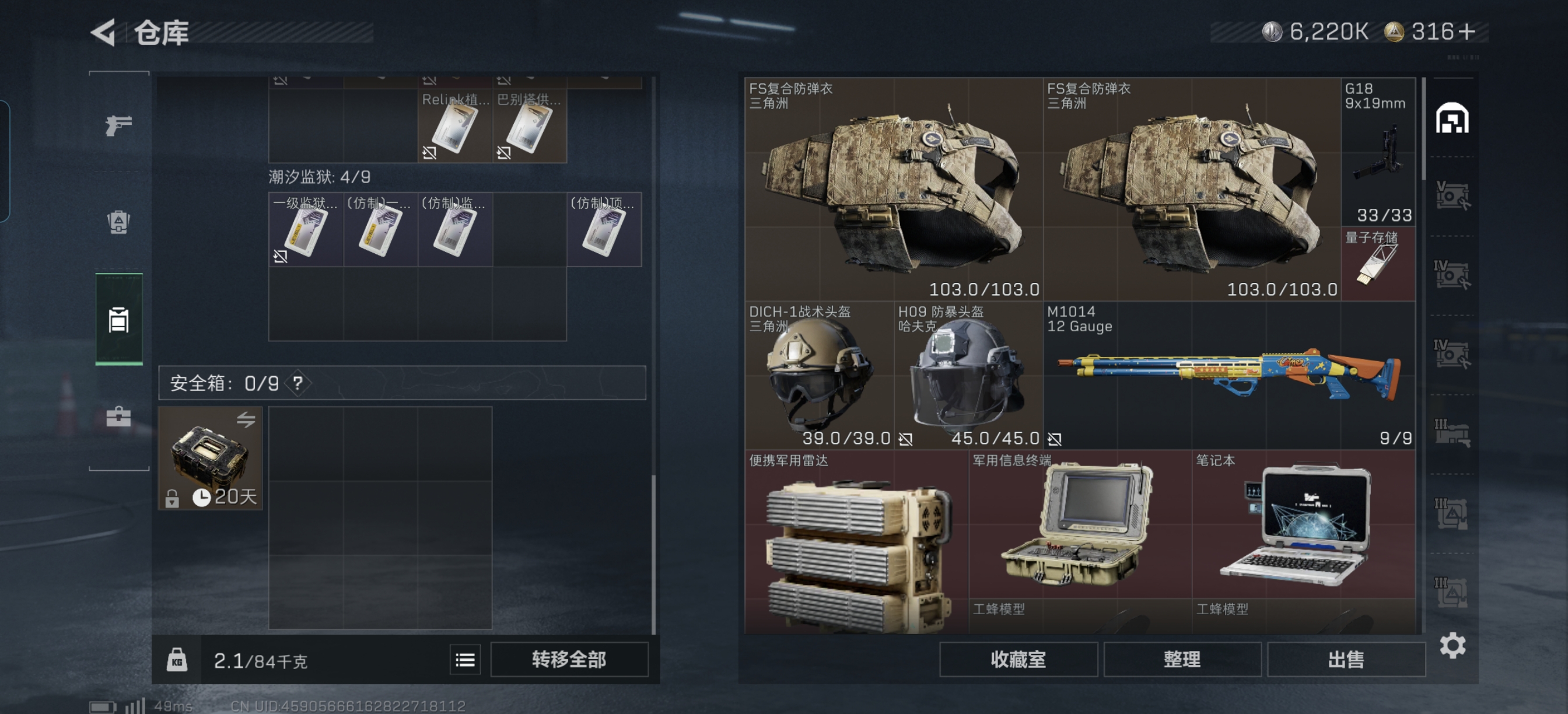Select the G18 pistol

(1378, 152)
